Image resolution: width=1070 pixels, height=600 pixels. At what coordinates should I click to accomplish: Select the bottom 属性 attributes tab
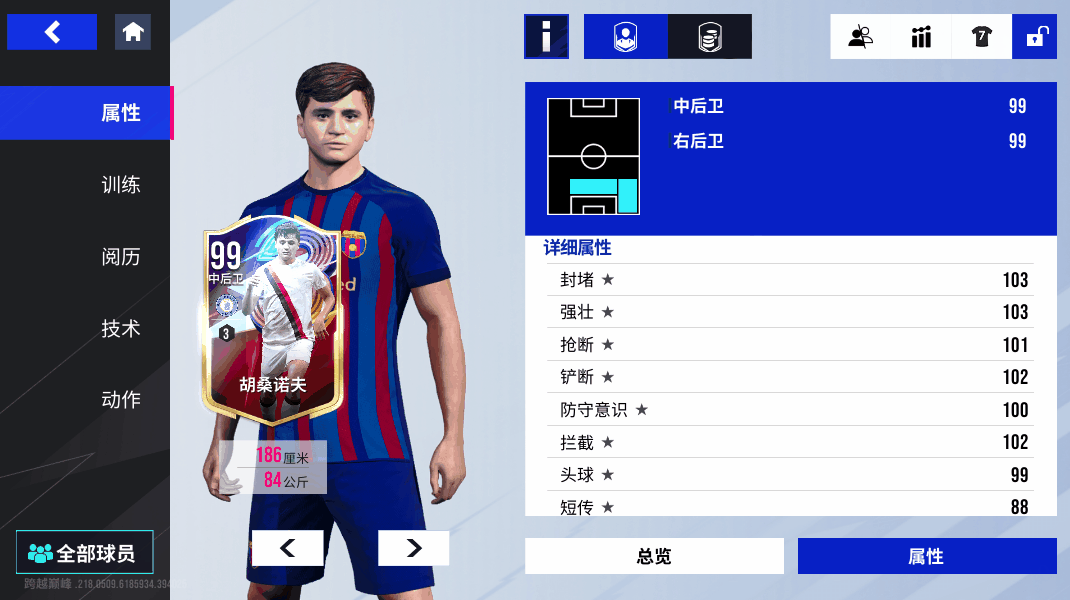[x=926, y=556]
